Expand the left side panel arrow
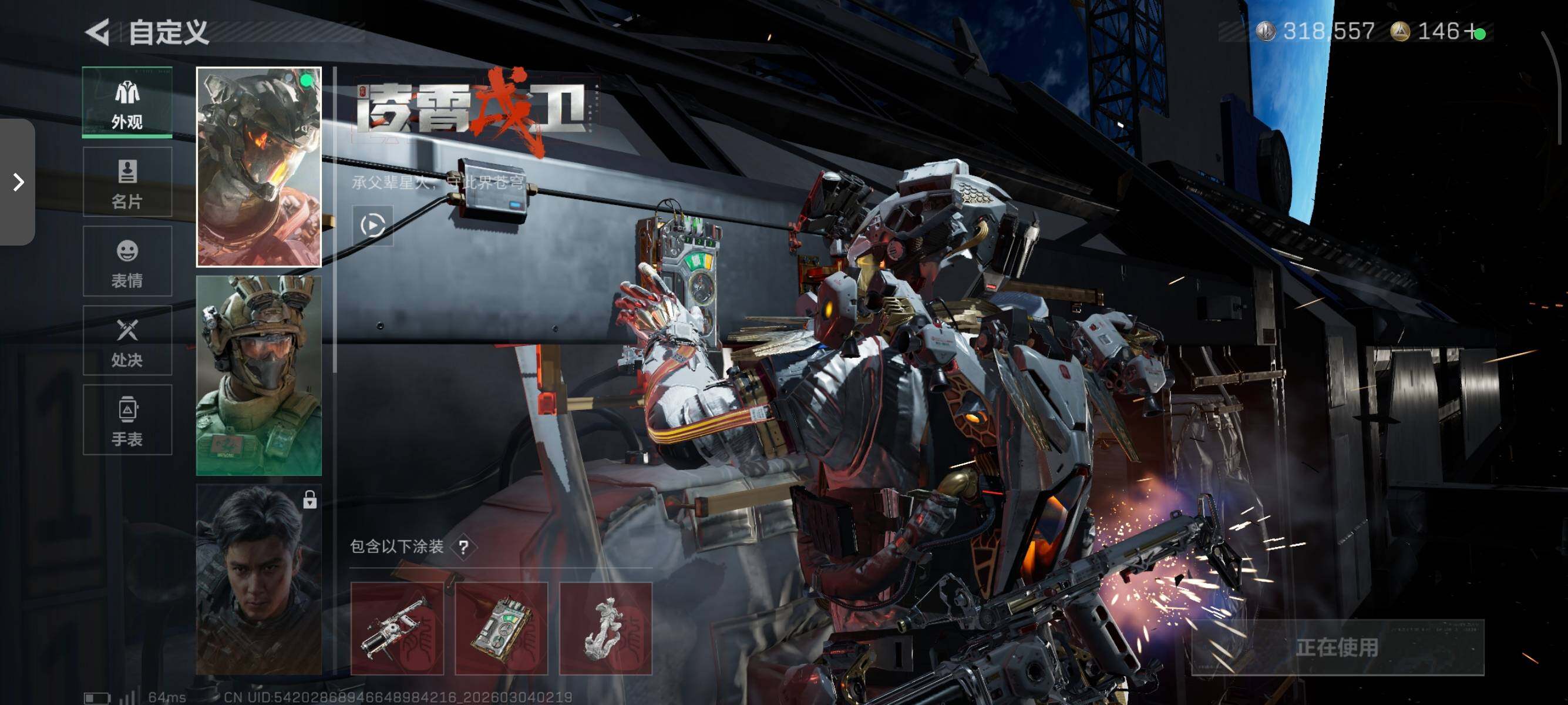Image resolution: width=1568 pixels, height=705 pixels. click(18, 182)
